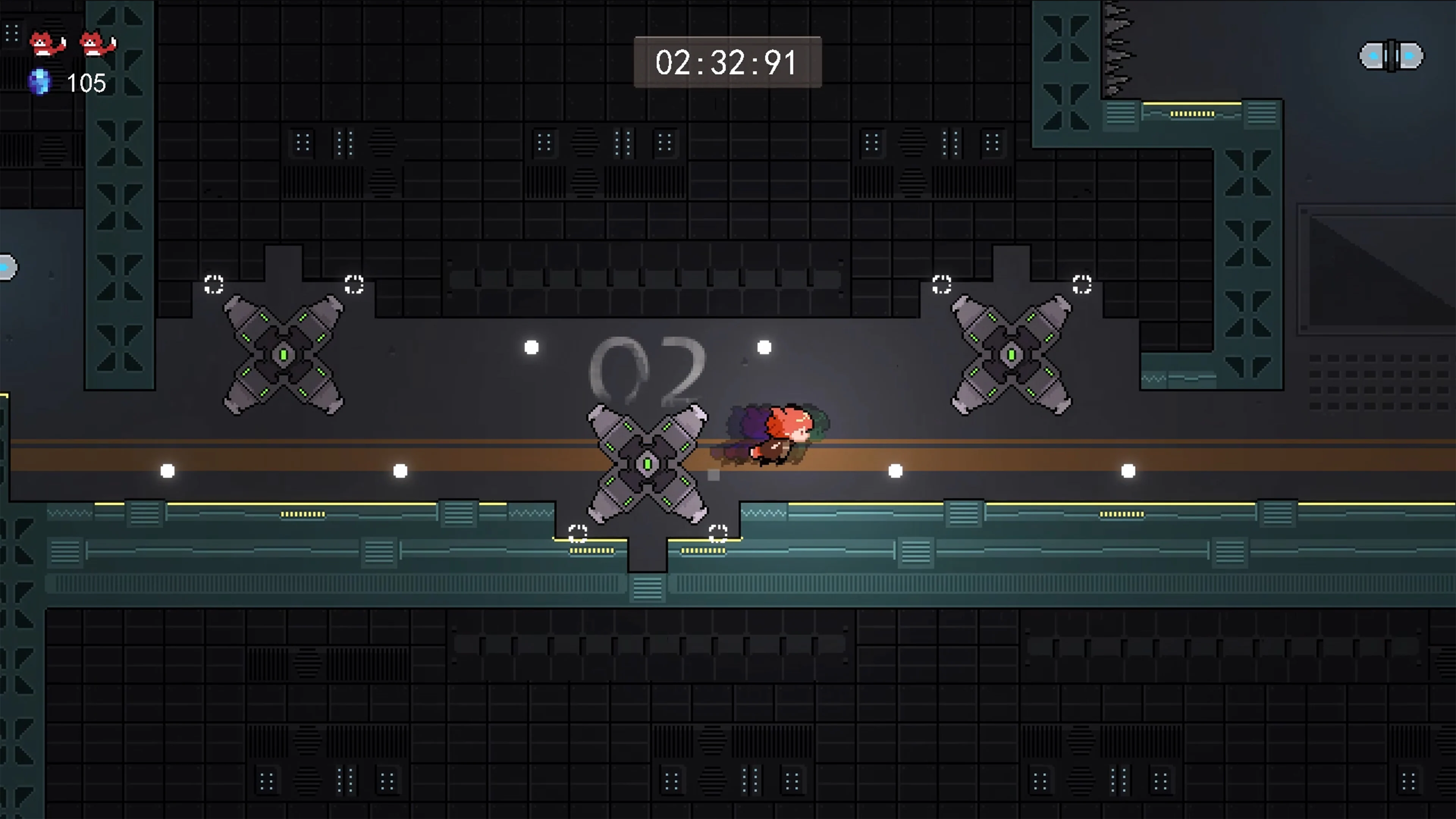
Task: Click the capsule device in the top-right corner
Action: 1390,55
